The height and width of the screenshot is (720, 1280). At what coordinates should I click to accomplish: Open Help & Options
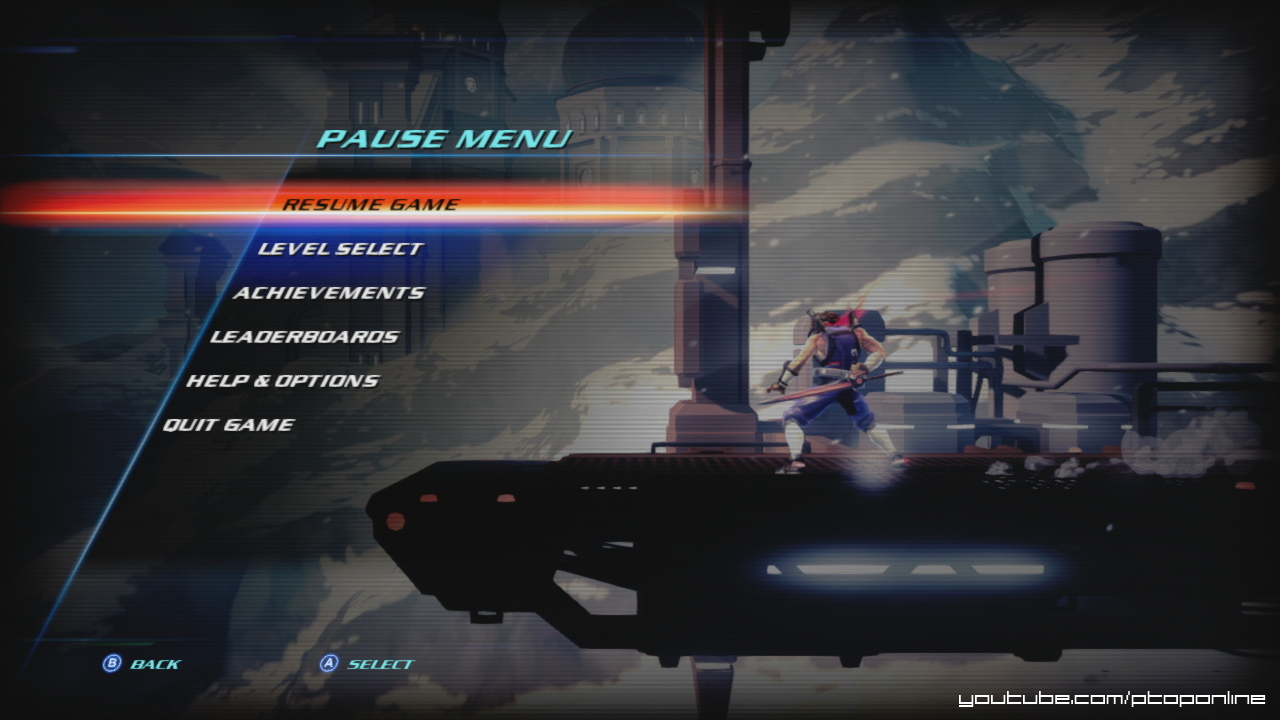tap(282, 381)
